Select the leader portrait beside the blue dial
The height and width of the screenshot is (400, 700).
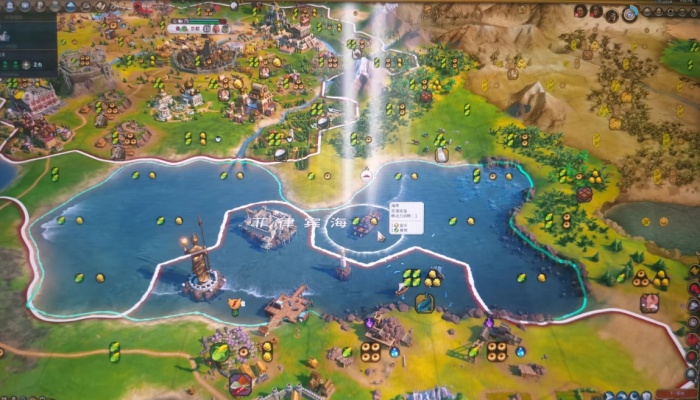[x=611, y=12]
